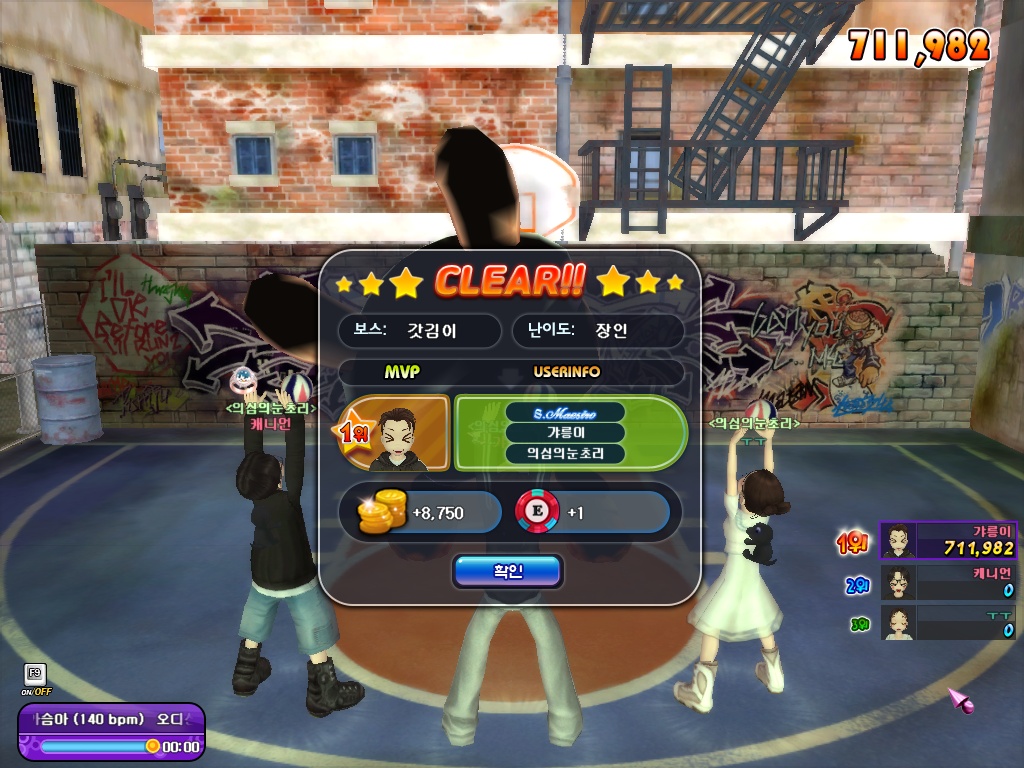
Task: Select the third-place player row
Action: click(x=948, y=622)
